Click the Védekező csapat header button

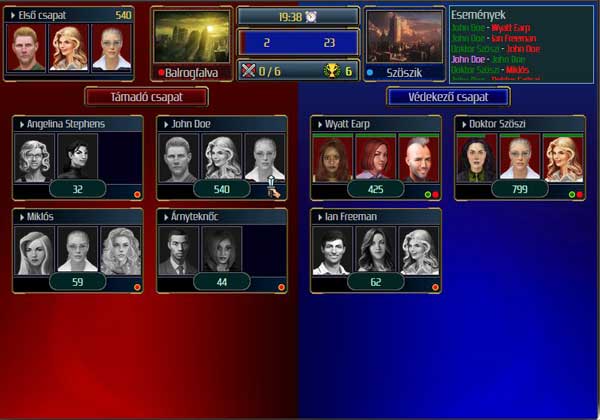[448, 97]
